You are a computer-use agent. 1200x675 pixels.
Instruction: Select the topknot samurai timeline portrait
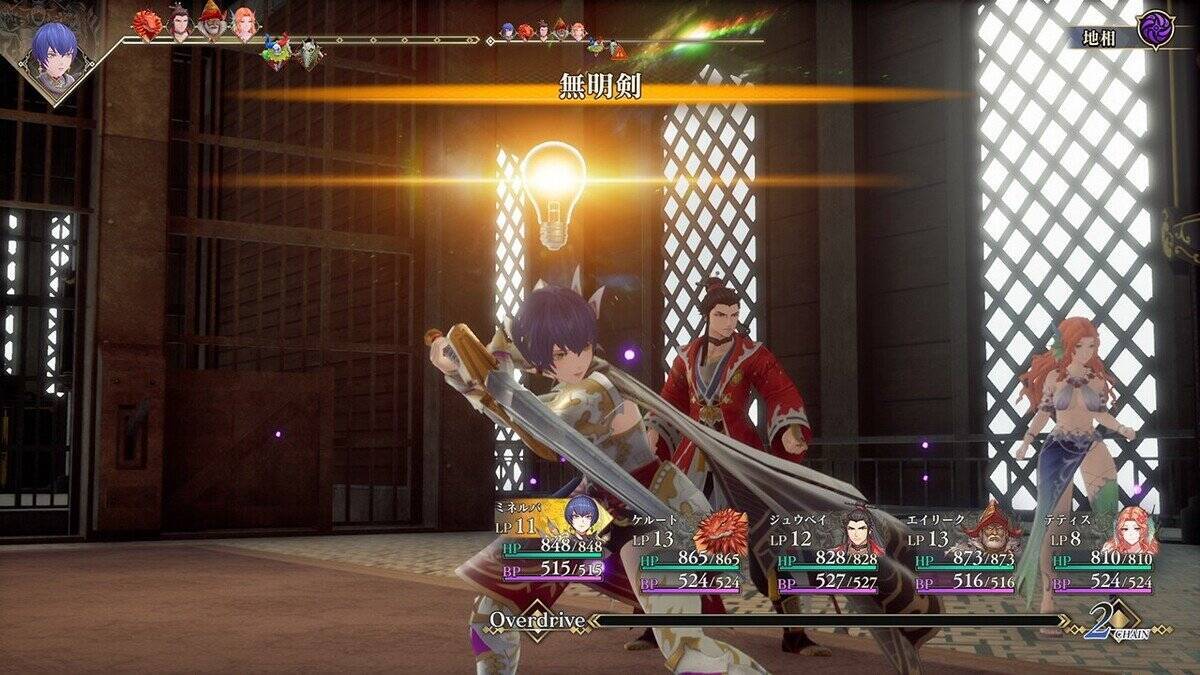(180, 24)
